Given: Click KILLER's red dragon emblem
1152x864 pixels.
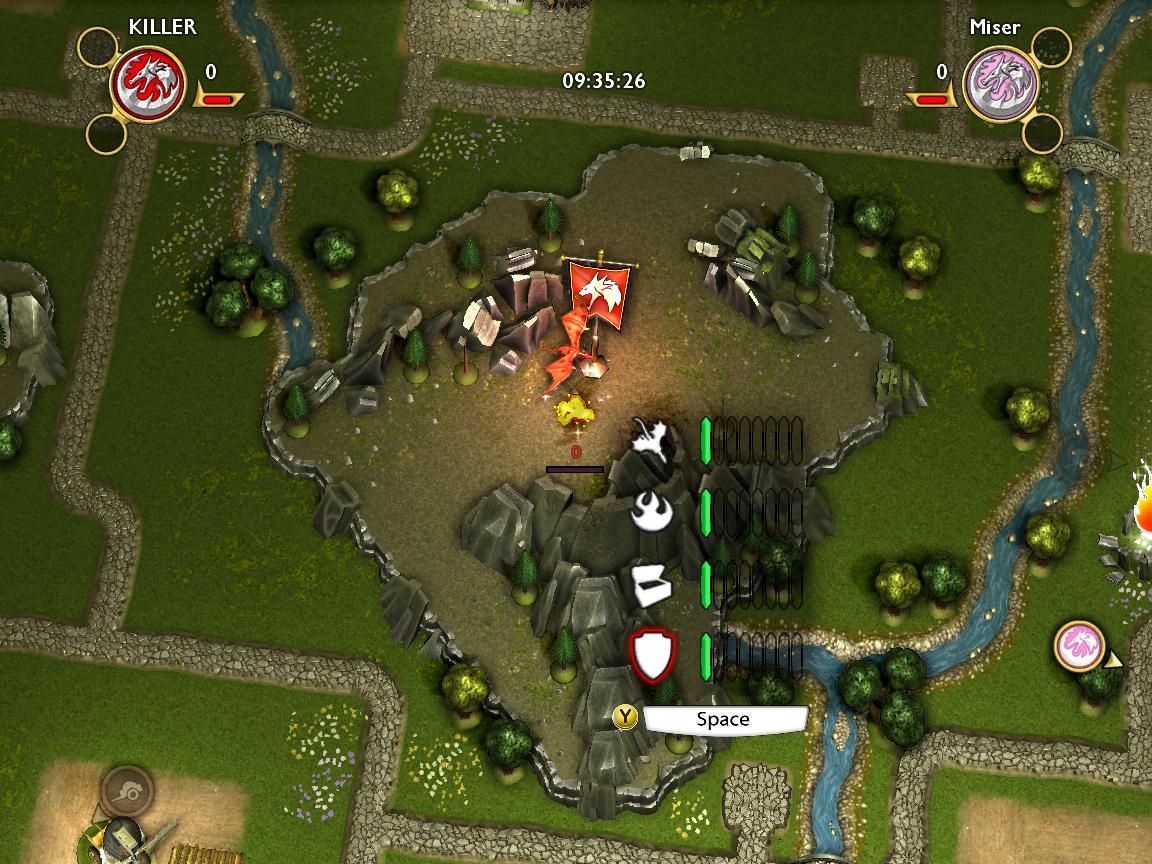Looking at the screenshot, I should click(147, 83).
